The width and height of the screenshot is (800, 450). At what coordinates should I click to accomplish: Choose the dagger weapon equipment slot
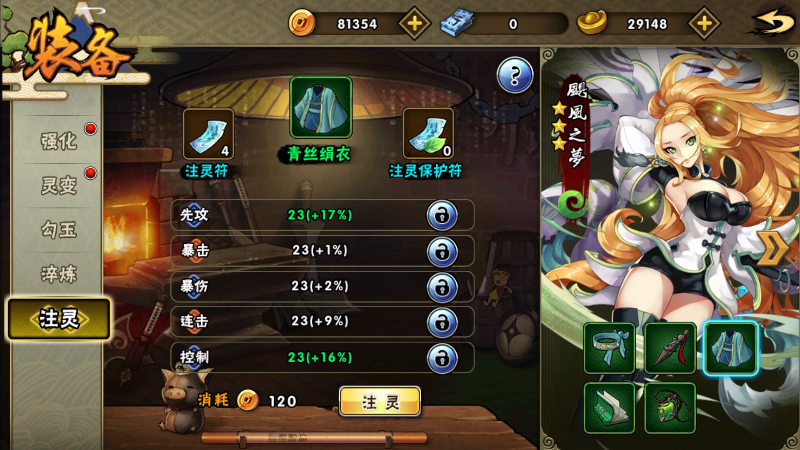point(669,348)
